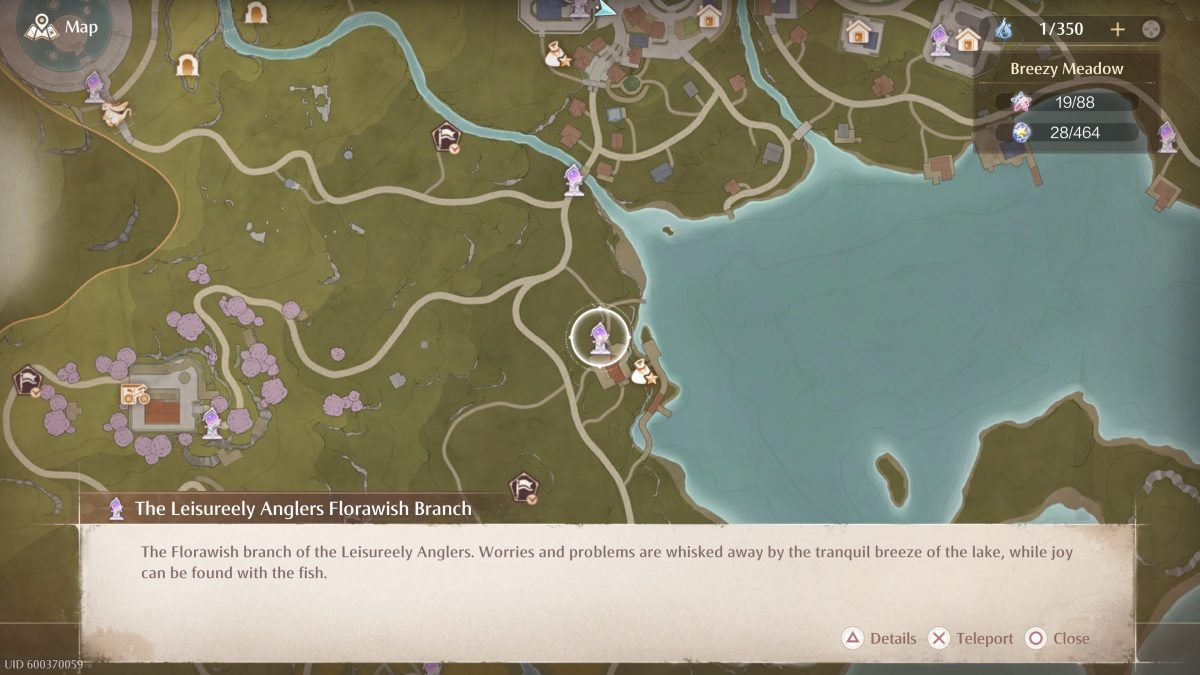Pick the warp spire in the circular plaza
Image resolution: width=1200 pixels, height=675 pixels.
pyautogui.click(x=94, y=86)
